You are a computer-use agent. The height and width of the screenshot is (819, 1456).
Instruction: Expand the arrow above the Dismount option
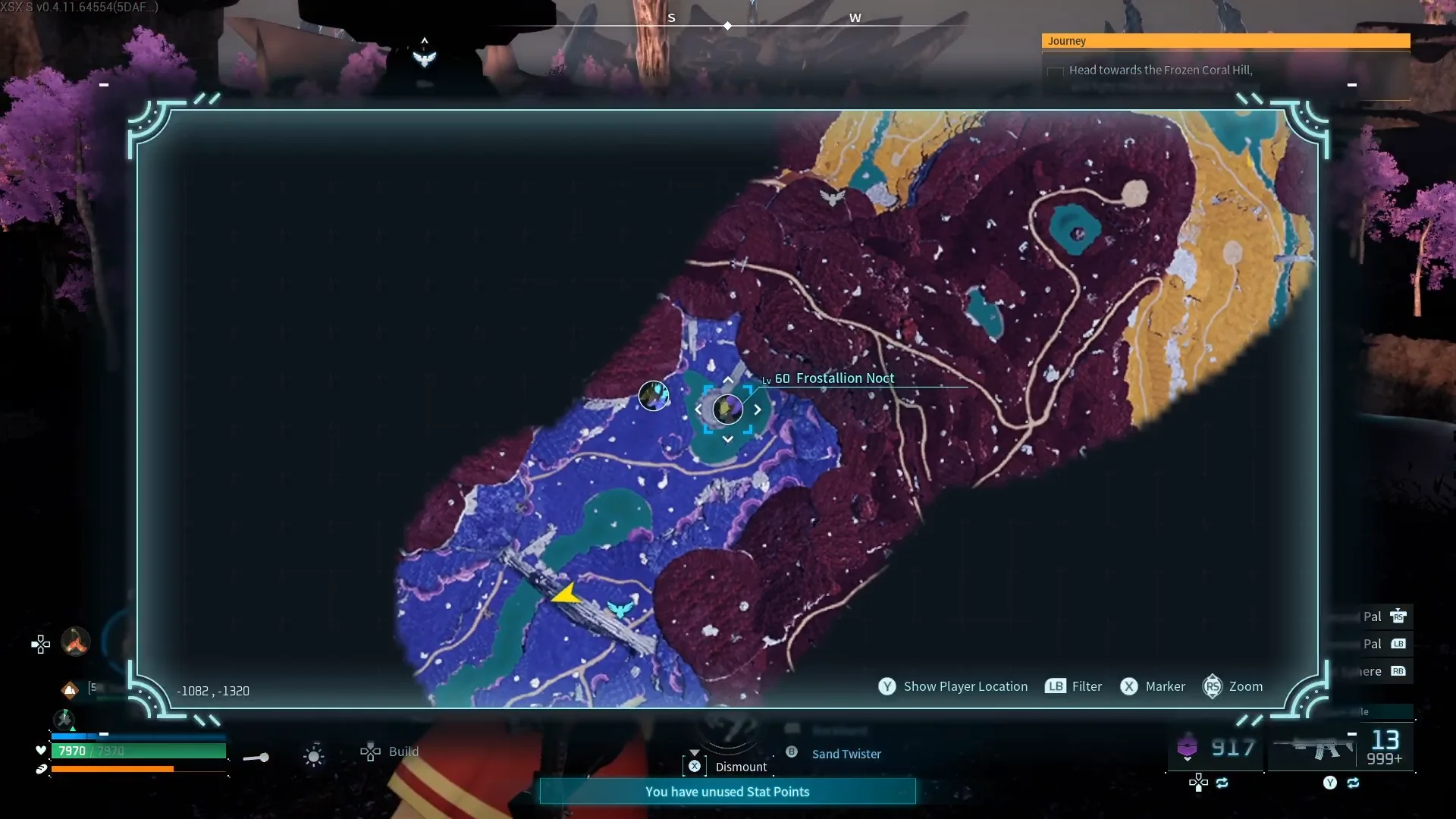695,752
